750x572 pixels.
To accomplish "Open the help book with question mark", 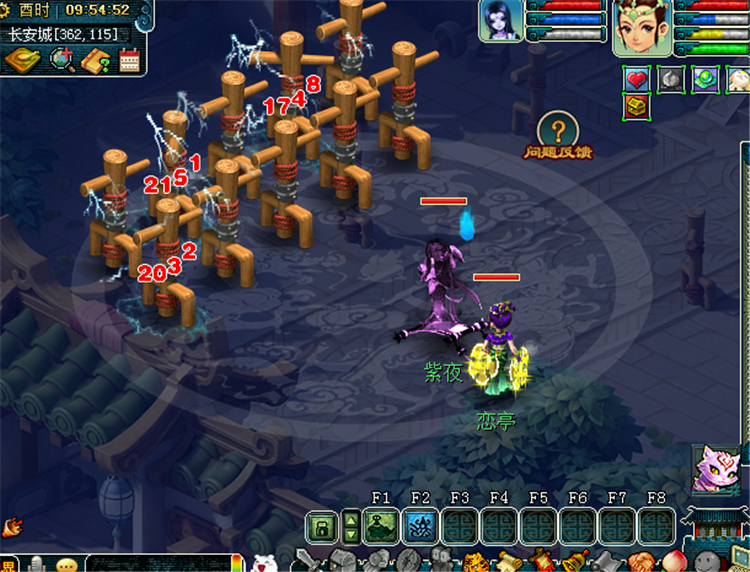I will (96, 60).
